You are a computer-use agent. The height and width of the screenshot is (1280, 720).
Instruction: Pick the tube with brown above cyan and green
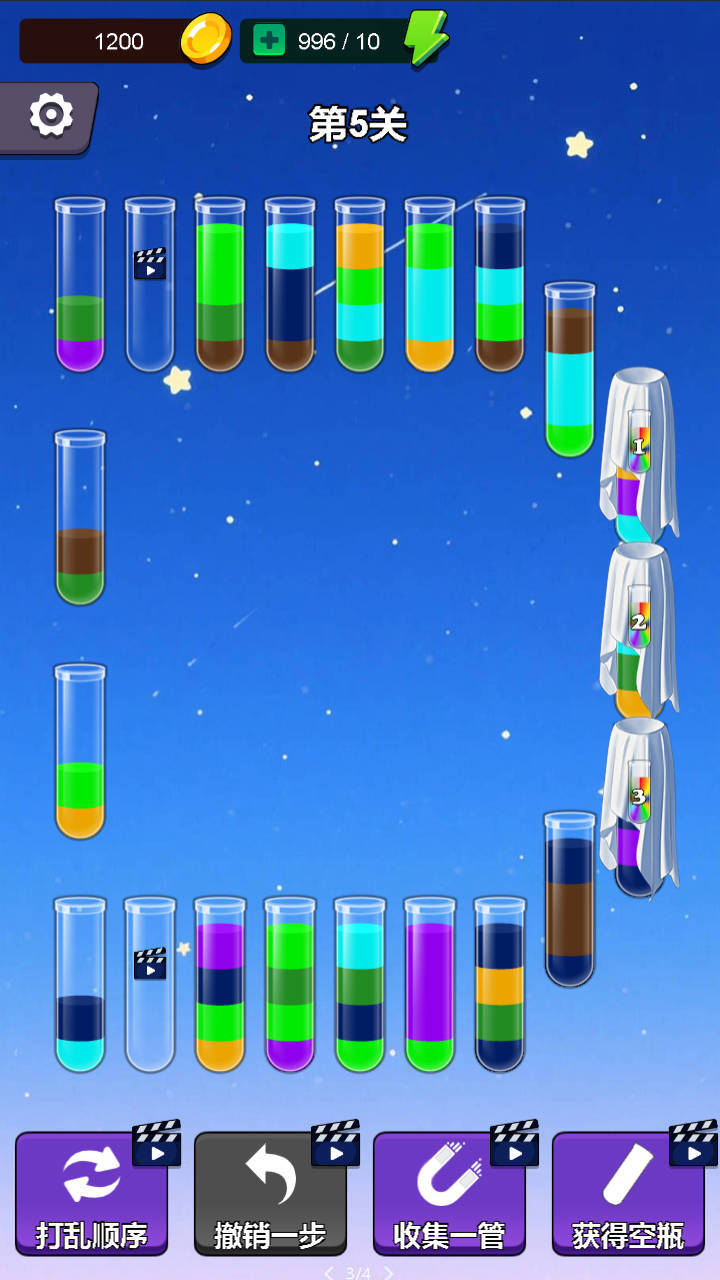tap(570, 375)
